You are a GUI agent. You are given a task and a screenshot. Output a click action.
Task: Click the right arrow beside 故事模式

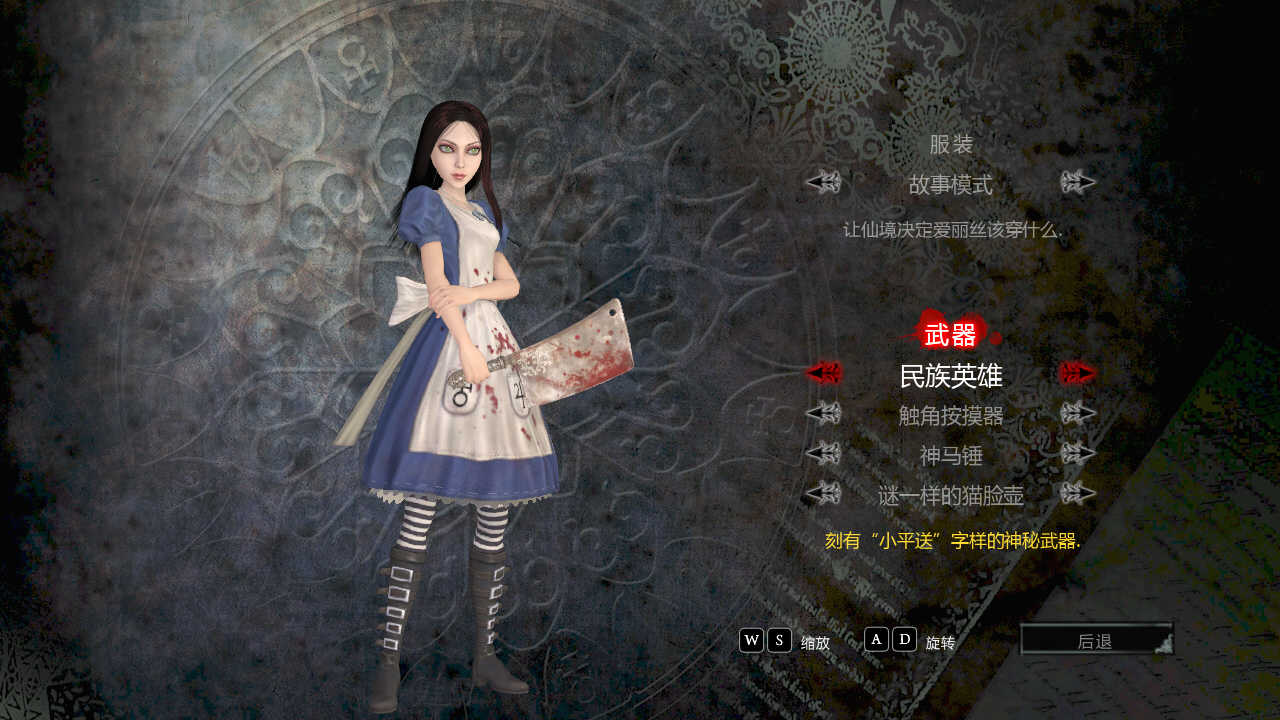click(1078, 183)
